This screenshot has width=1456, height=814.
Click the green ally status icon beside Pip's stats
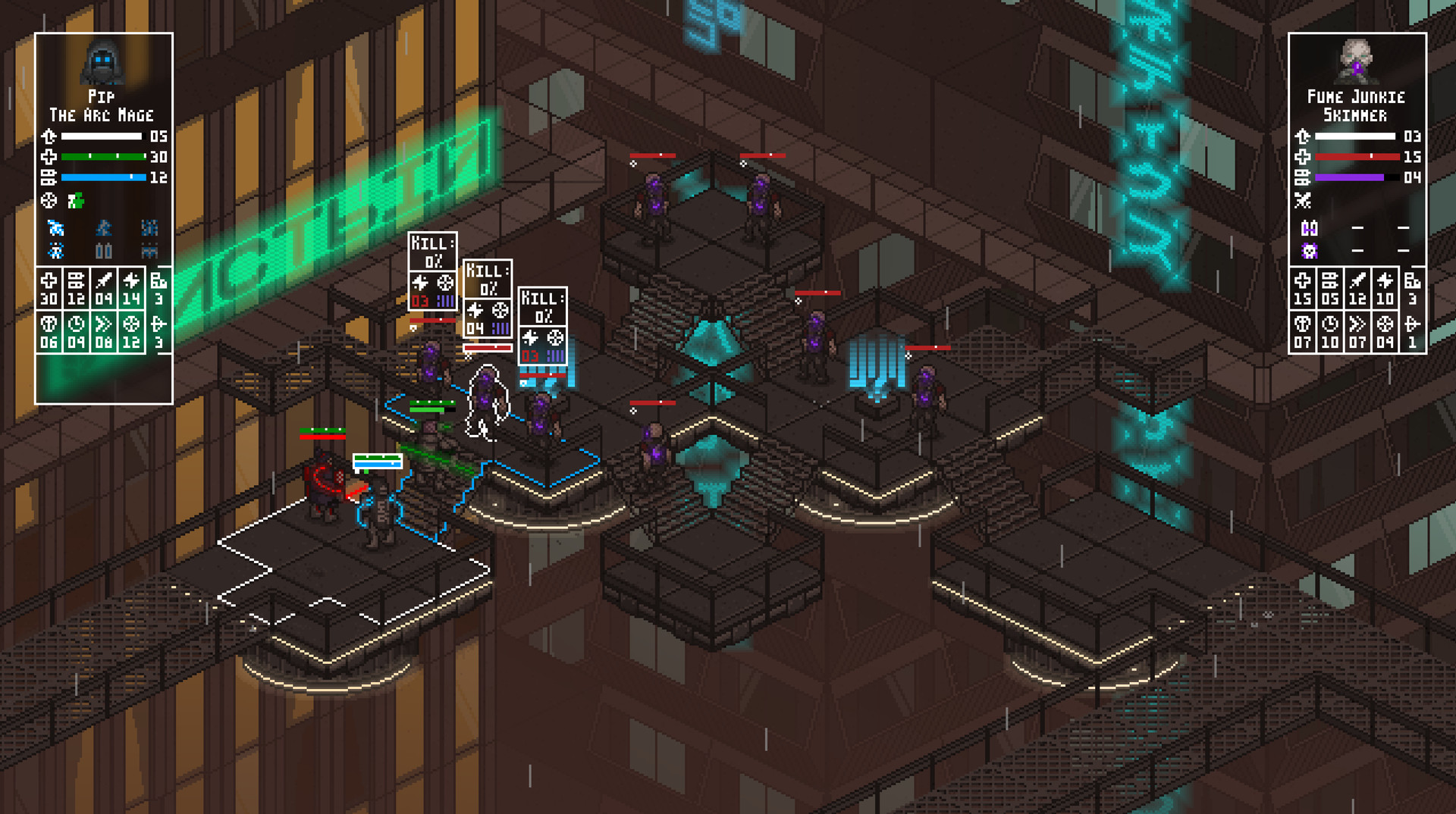tap(77, 200)
